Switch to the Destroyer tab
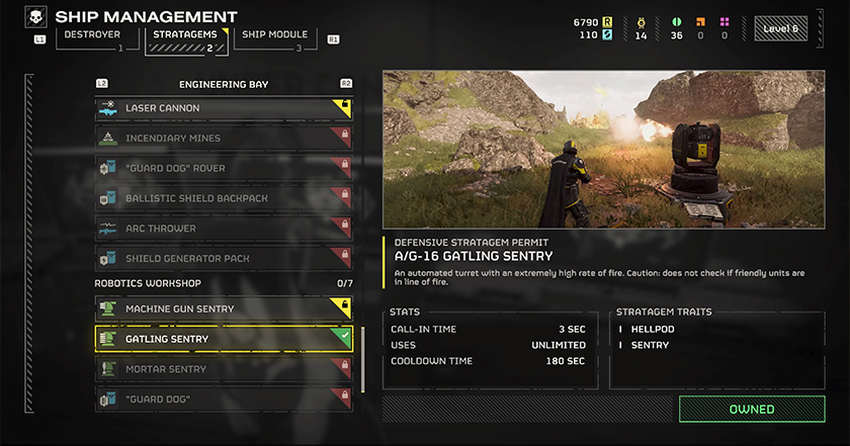This screenshot has width=850, height=446. pyautogui.click(x=93, y=38)
